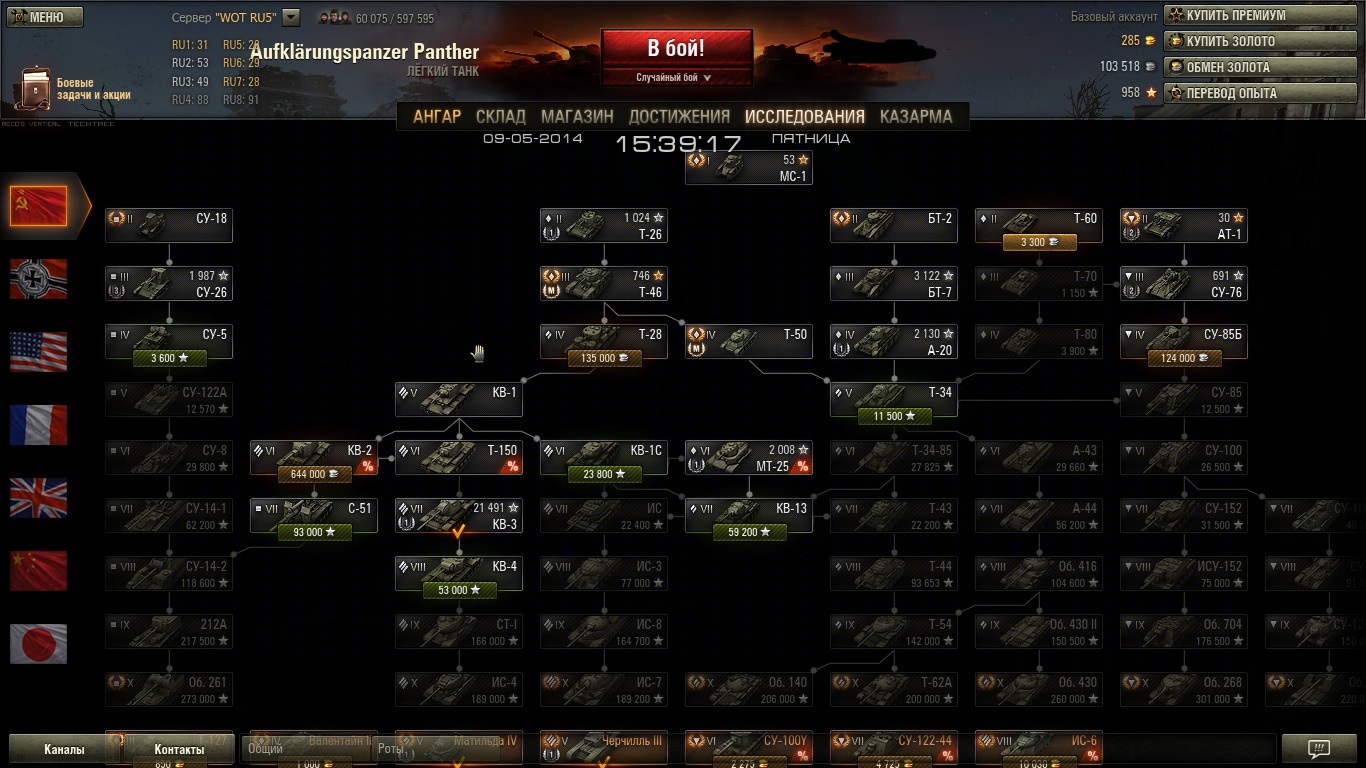Open the МЕНЮ button
The width and height of the screenshot is (1366, 768).
45,17
